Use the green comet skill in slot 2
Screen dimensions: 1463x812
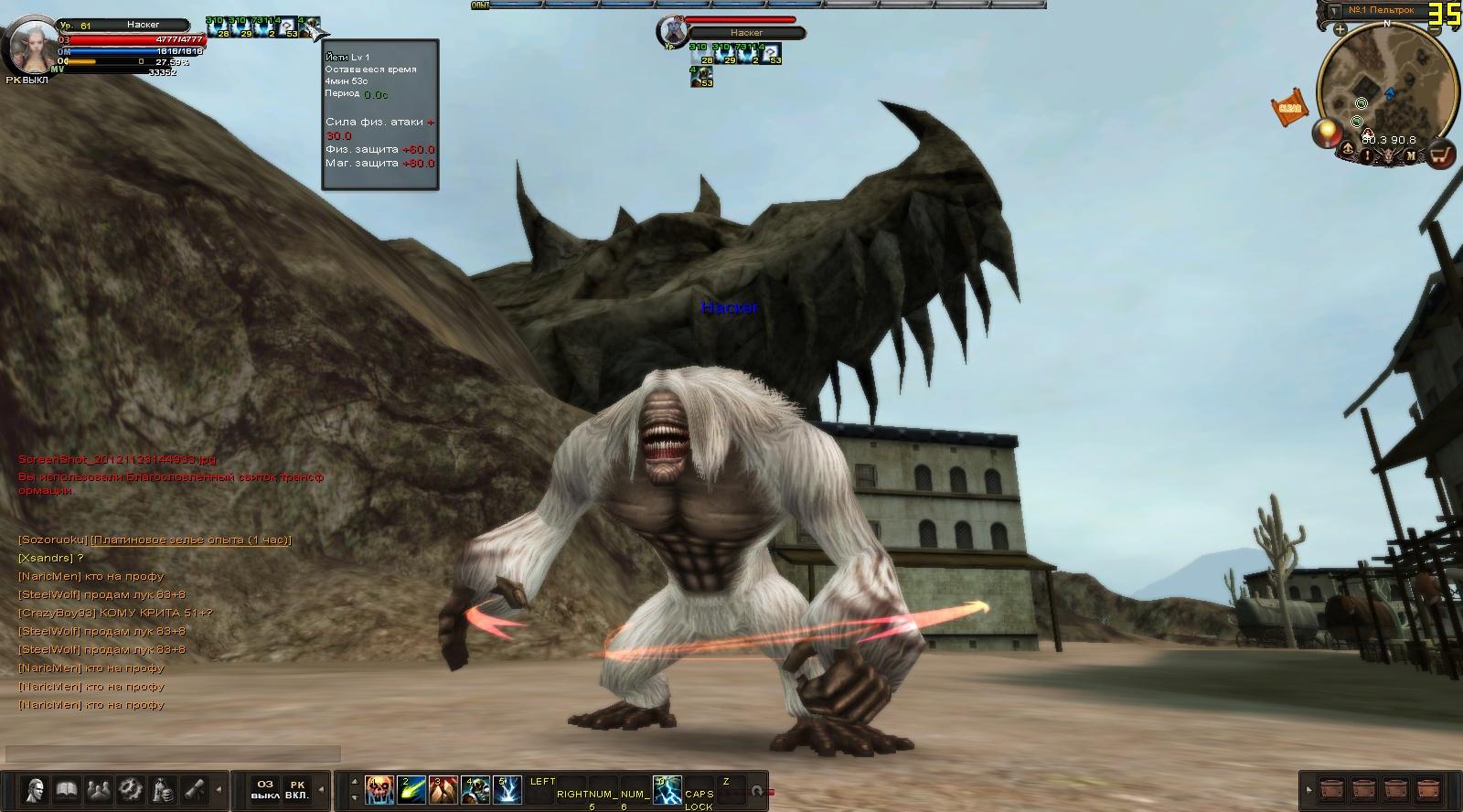point(411,790)
